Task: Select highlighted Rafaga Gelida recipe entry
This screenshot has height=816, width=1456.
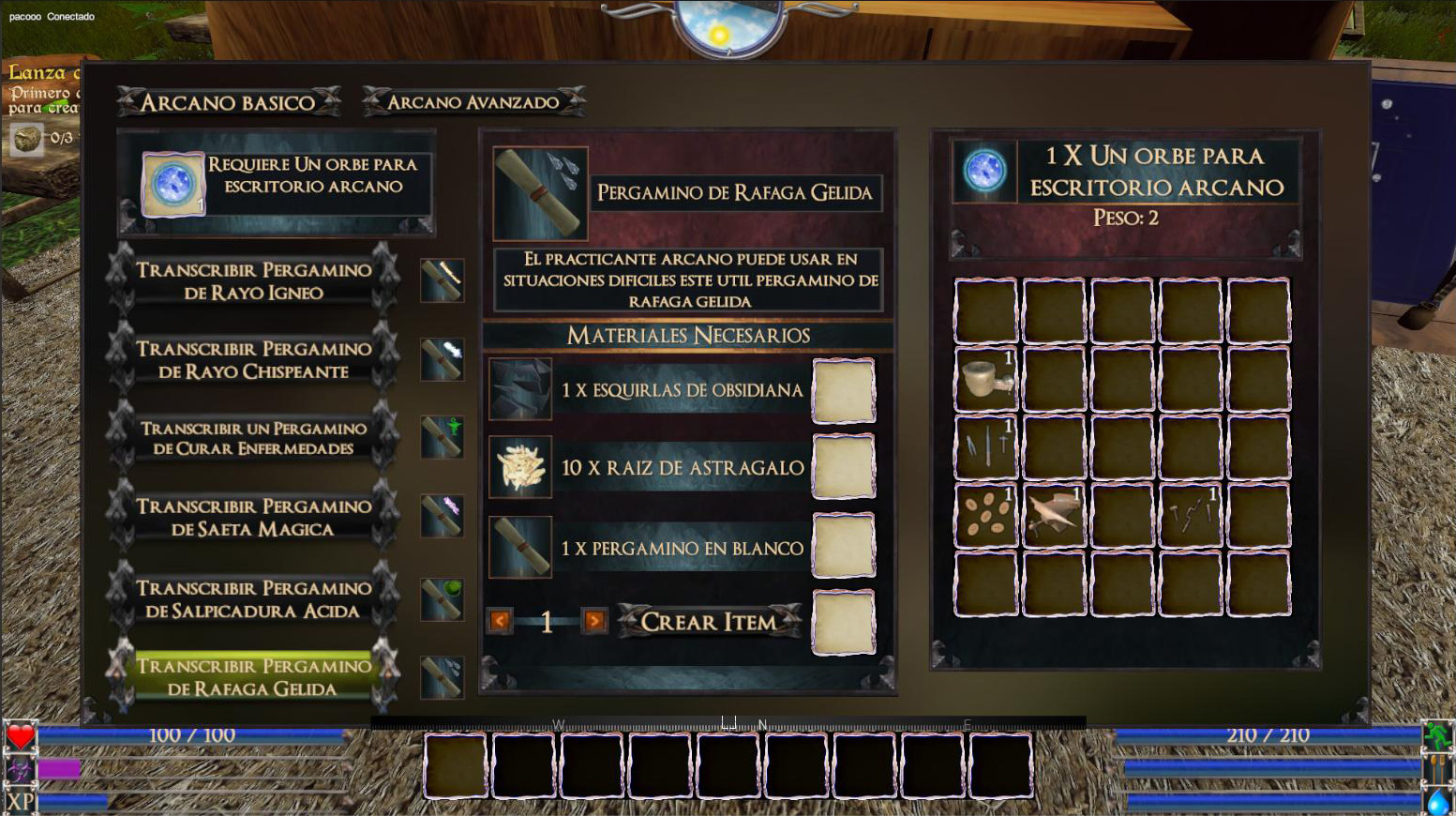Action: point(253,676)
